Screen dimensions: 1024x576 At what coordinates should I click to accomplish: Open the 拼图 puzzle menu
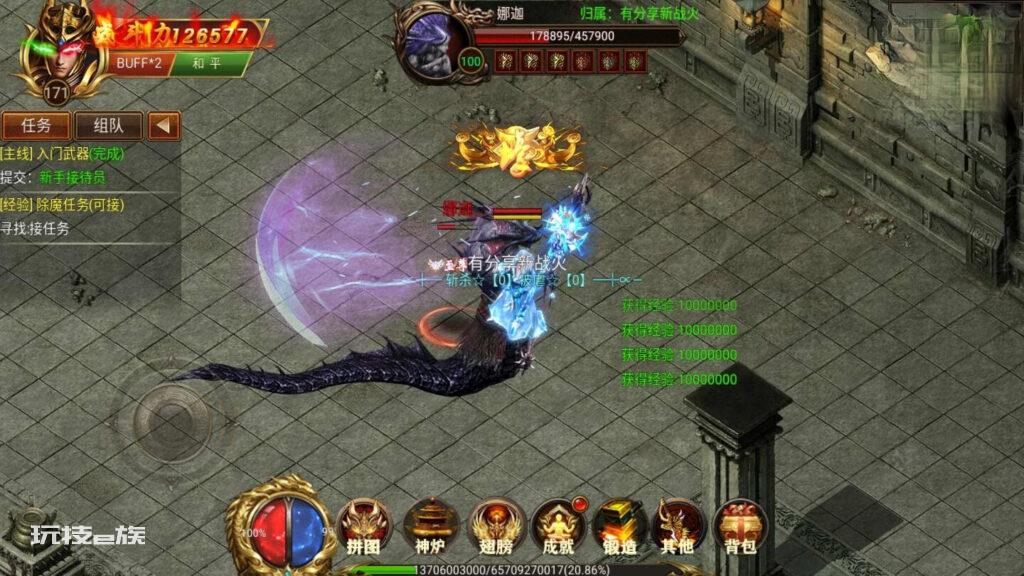coord(363,526)
